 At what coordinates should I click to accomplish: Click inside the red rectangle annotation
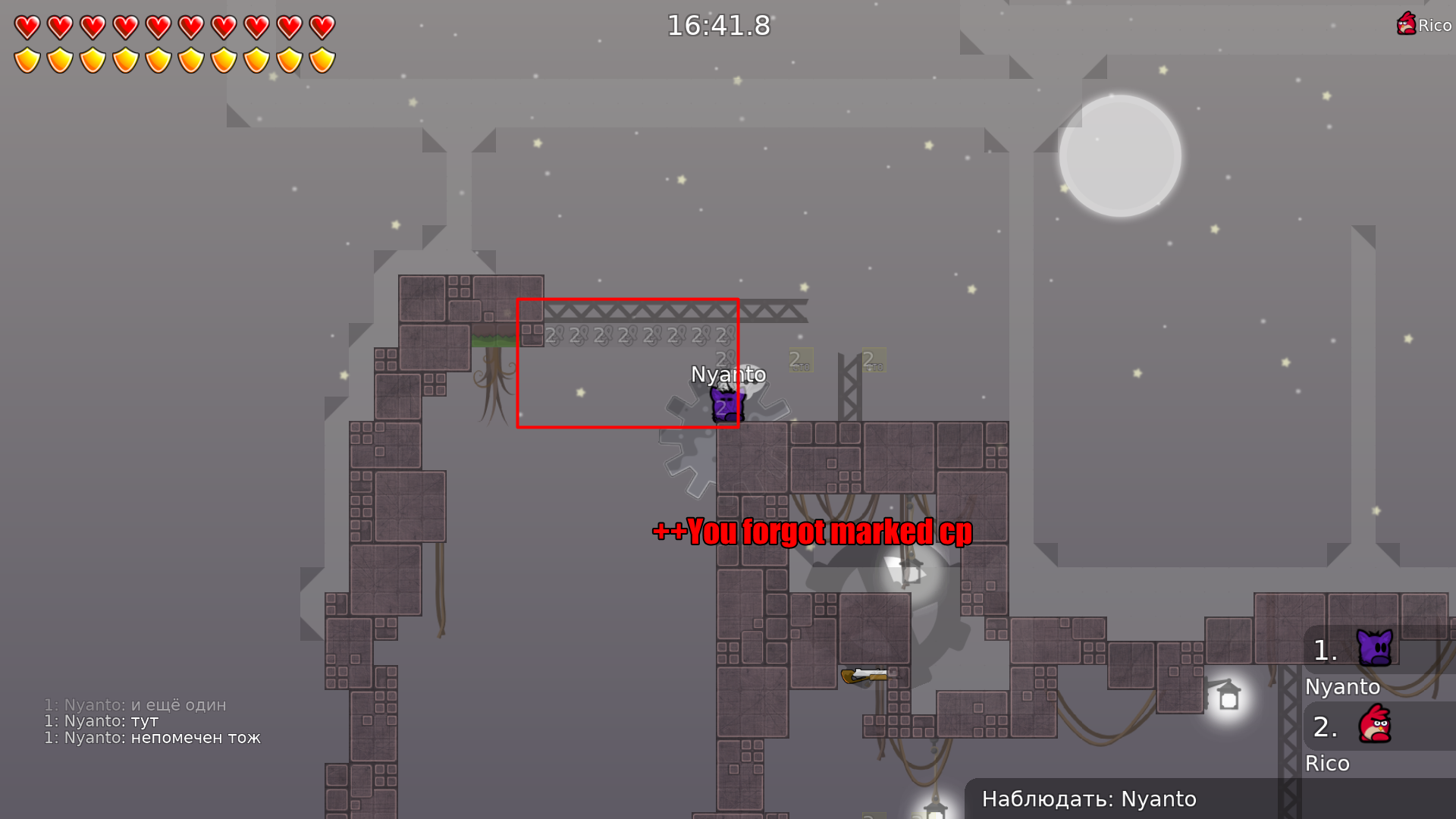[628, 364]
